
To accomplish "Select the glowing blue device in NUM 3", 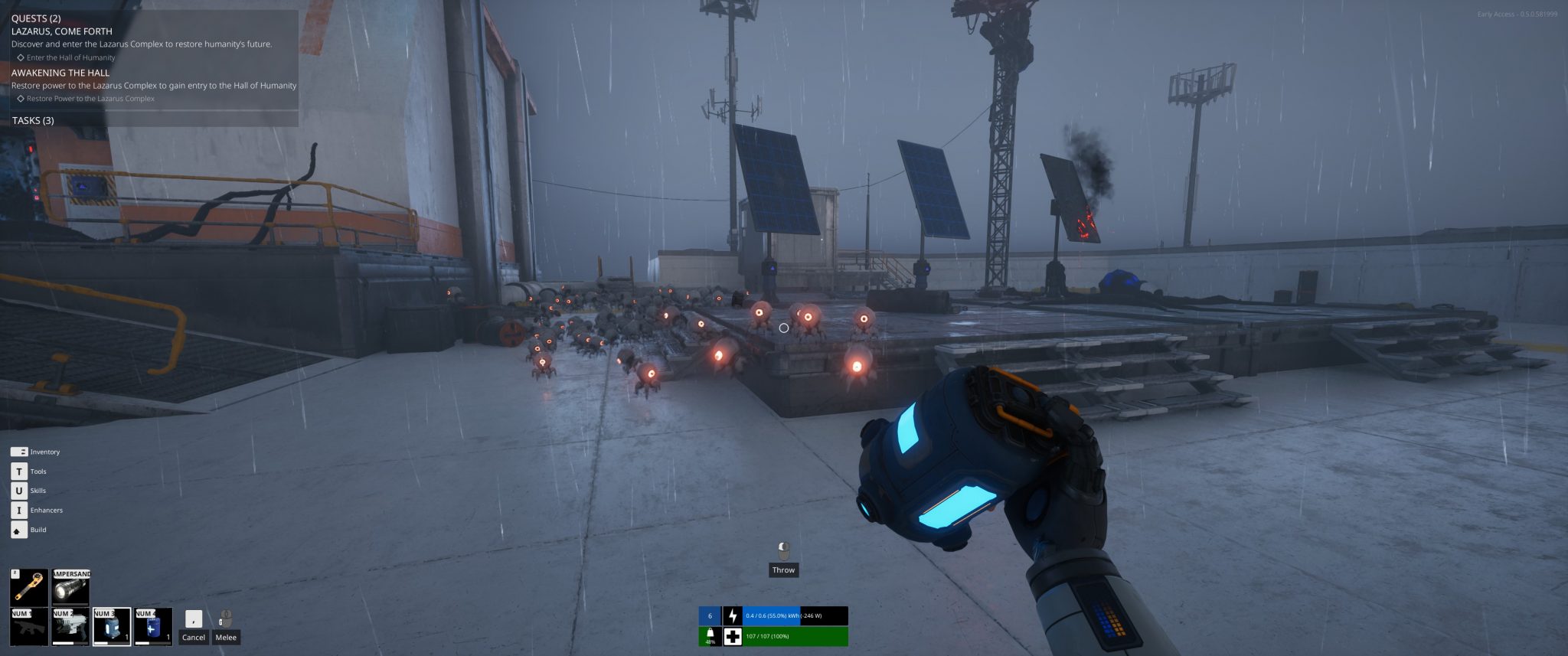I will click(x=112, y=627).
